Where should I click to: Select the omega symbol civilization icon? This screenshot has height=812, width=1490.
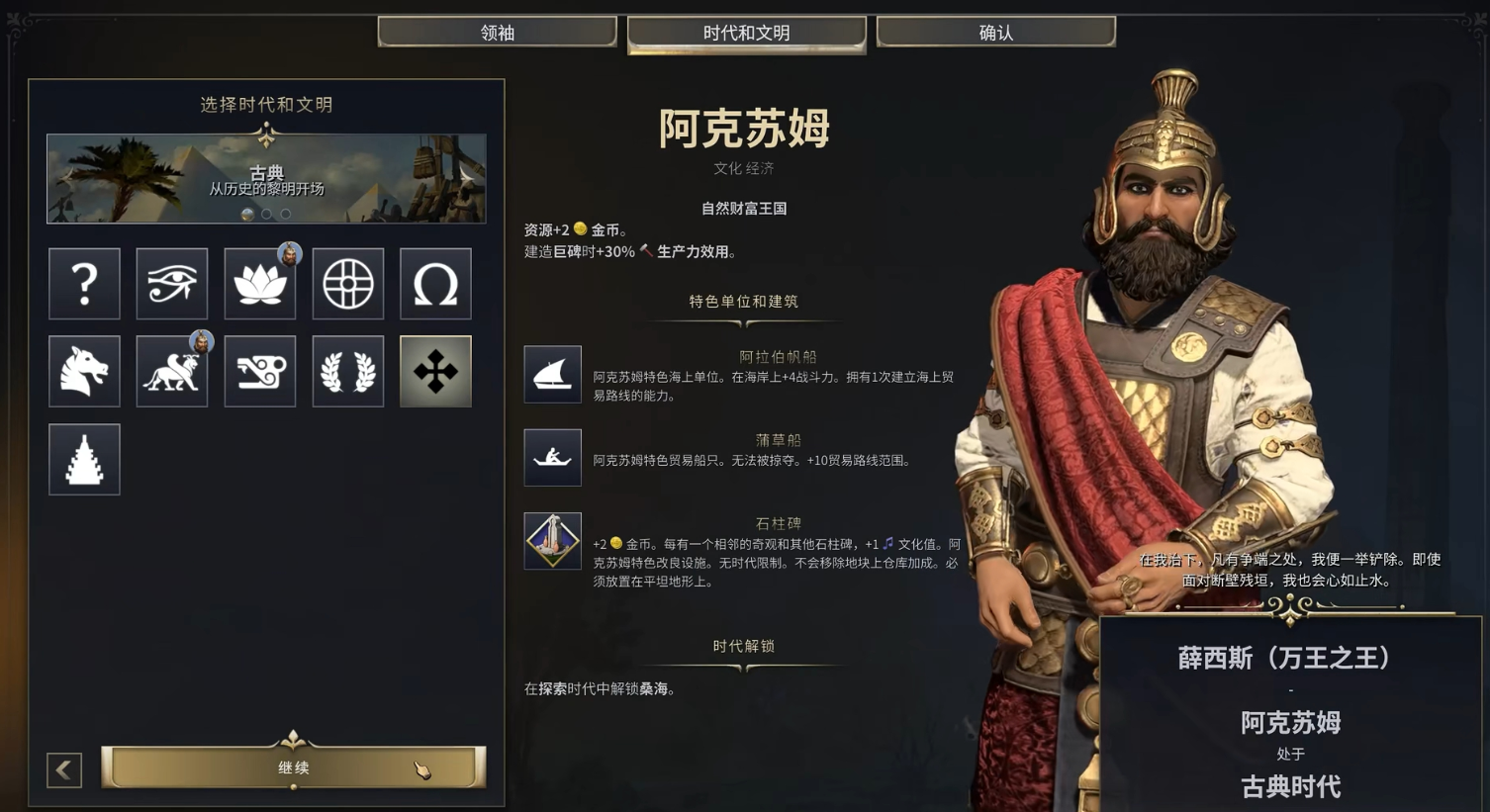click(x=435, y=284)
